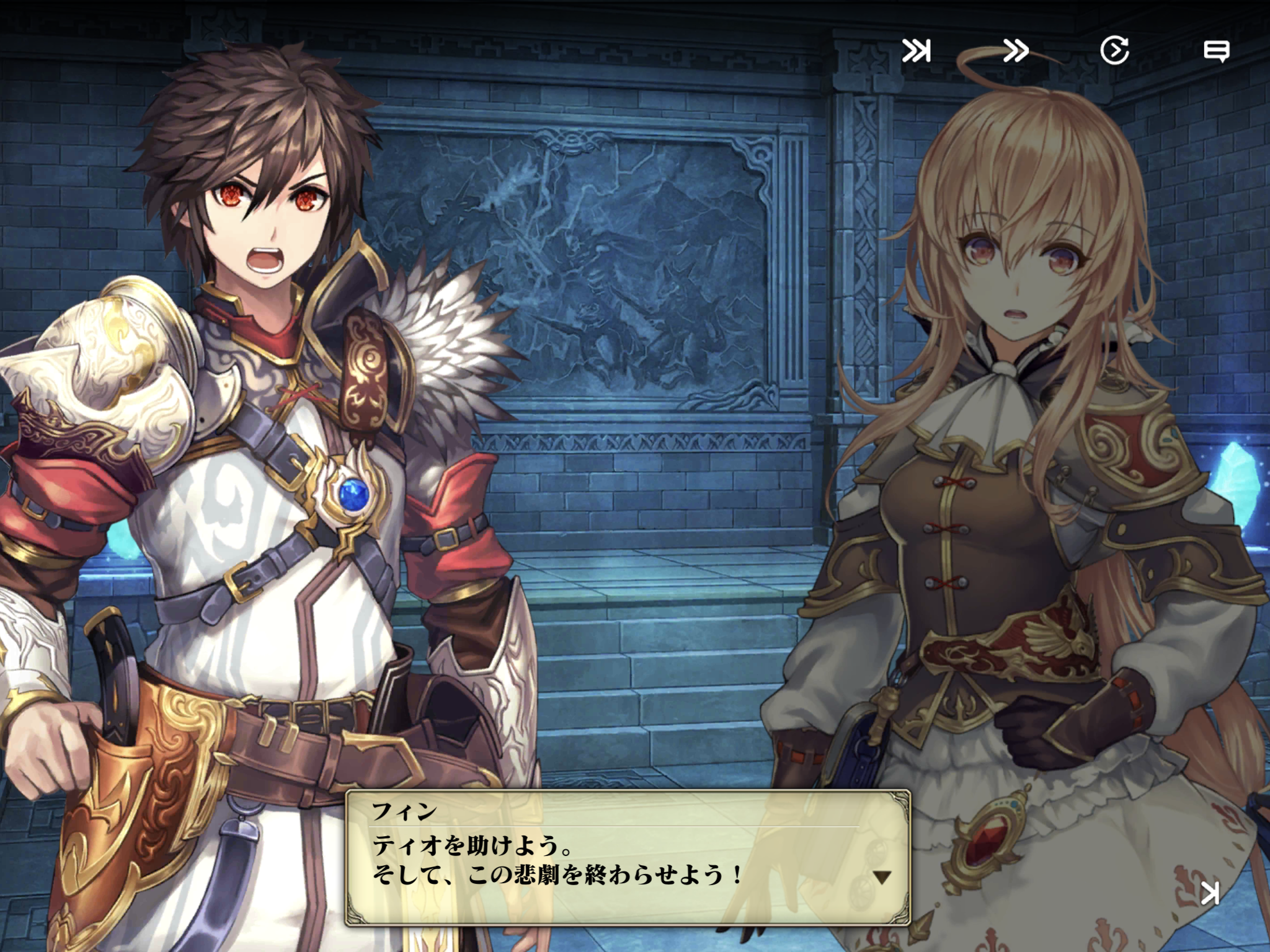1270x952 pixels.
Task: Open the dialogue log speech-bubble icon
Action: pos(1216,51)
